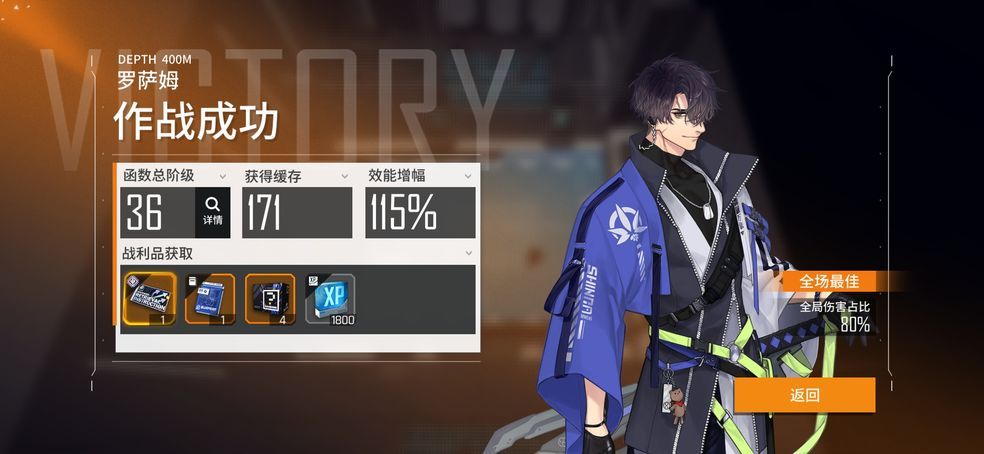Select the Retrieval Instruction ticket reward
The image size is (984, 454).
pos(149,298)
